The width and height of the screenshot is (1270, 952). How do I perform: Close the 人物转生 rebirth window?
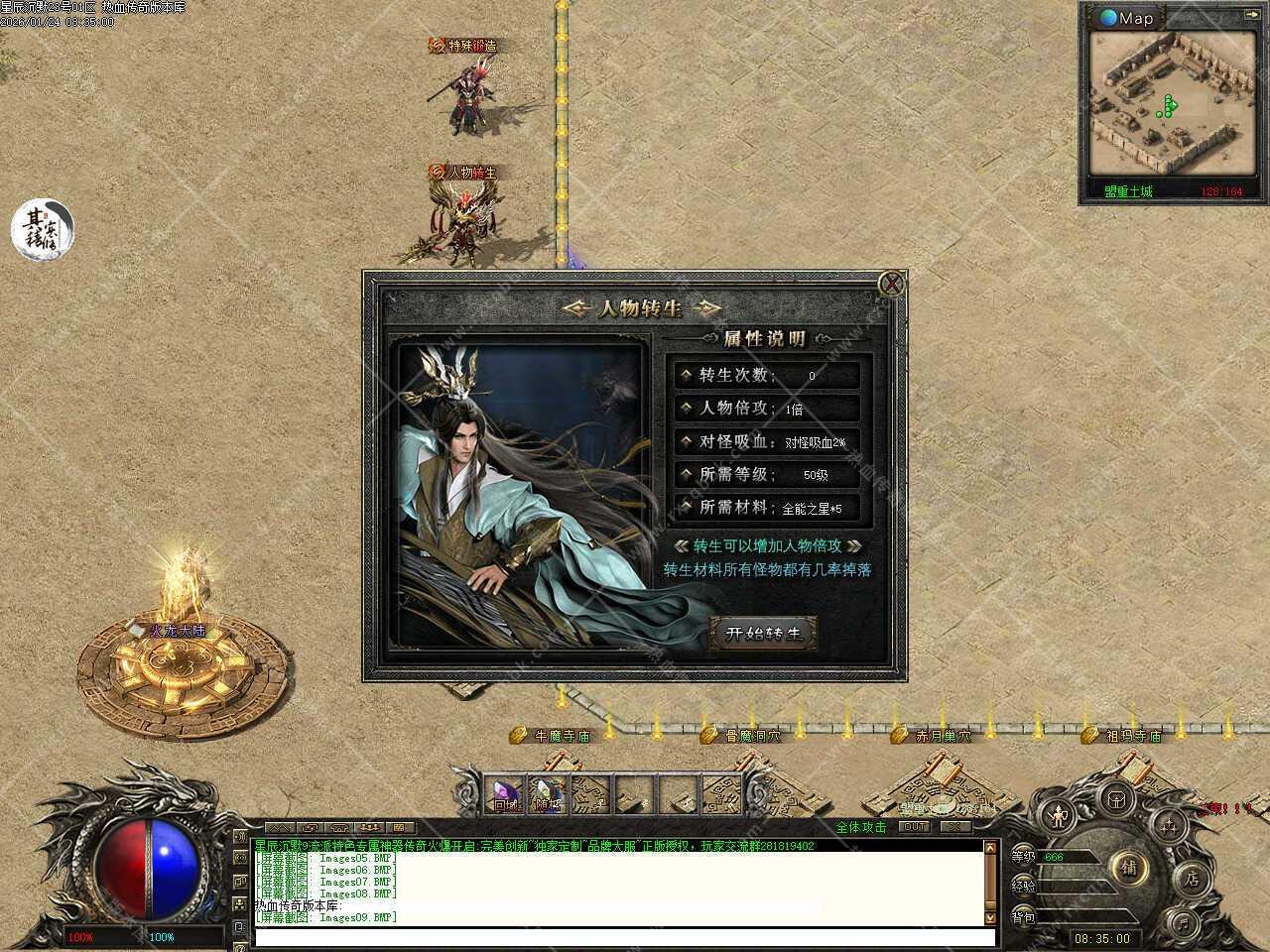[x=892, y=285]
